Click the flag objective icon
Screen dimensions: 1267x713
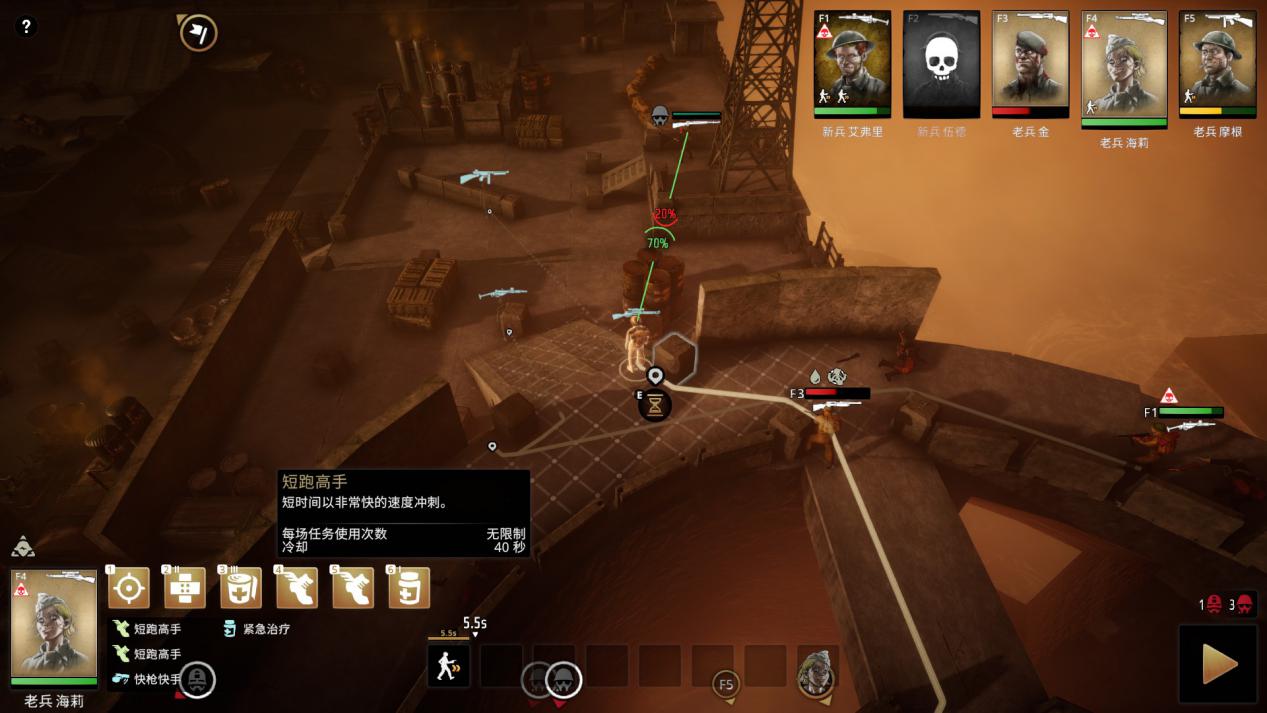199,33
